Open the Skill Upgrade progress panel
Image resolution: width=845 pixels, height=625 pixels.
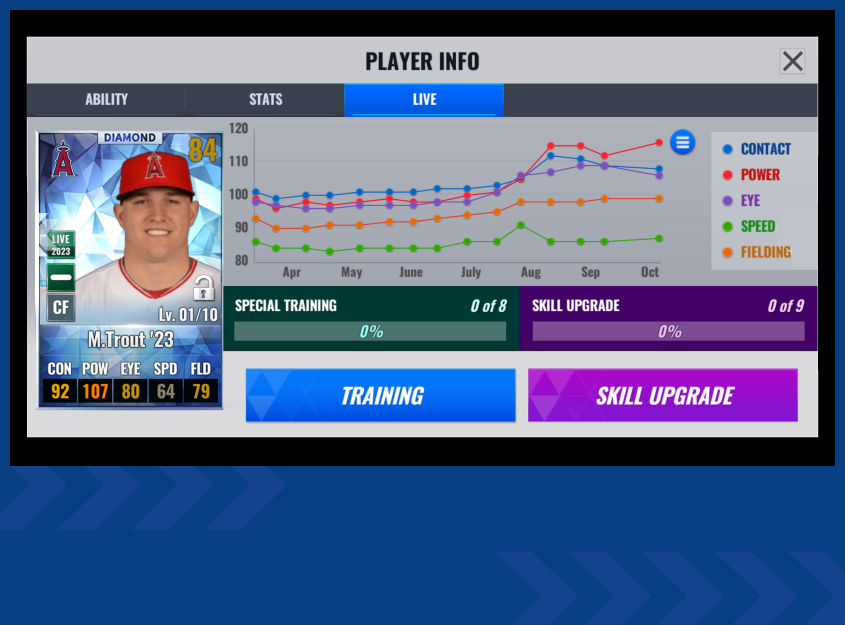click(668, 318)
